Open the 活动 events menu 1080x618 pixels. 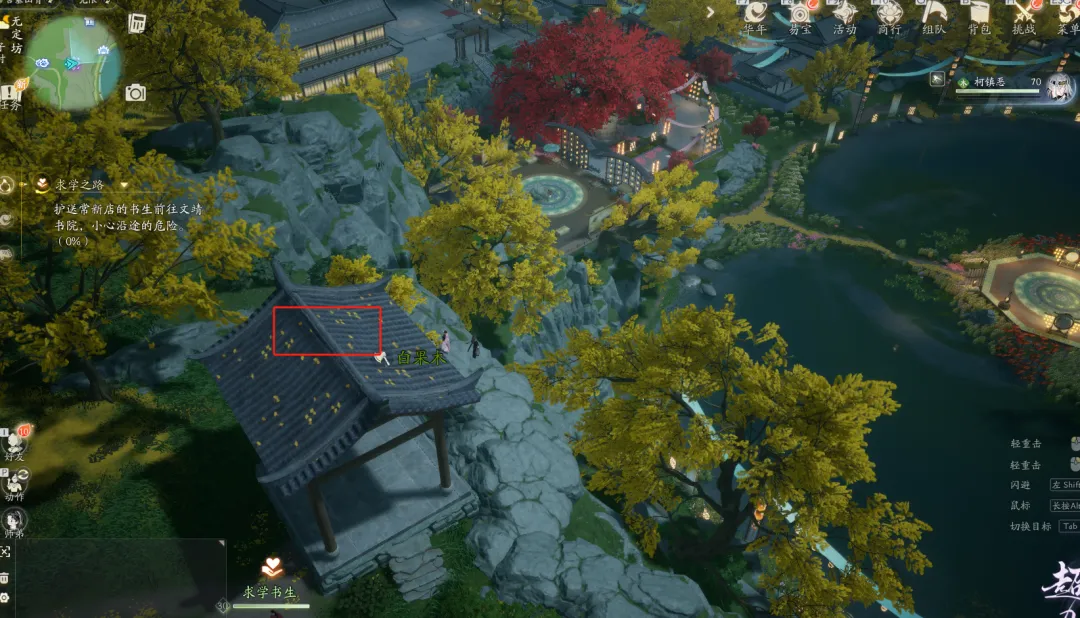(845, 14)
